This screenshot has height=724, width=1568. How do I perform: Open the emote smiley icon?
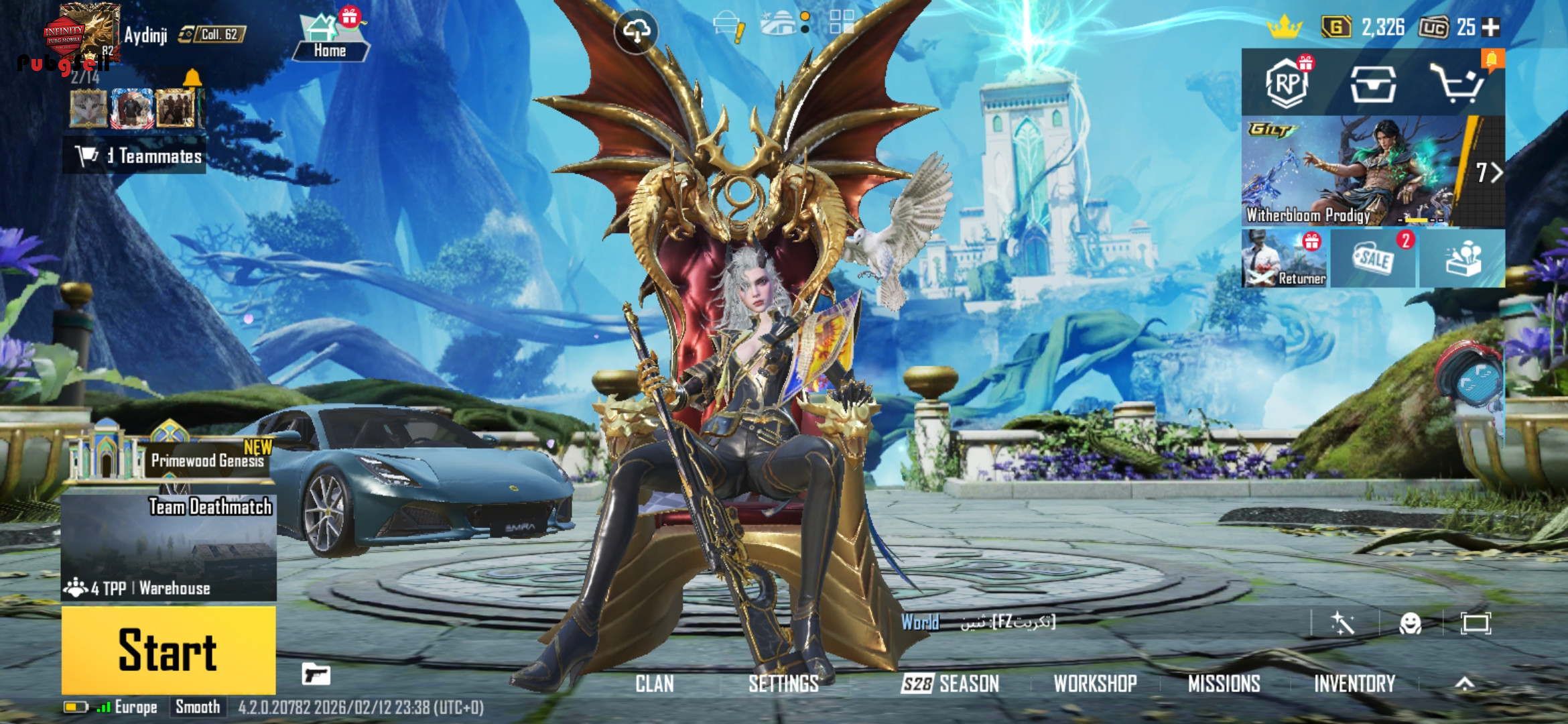click(x=1410, y=623)
